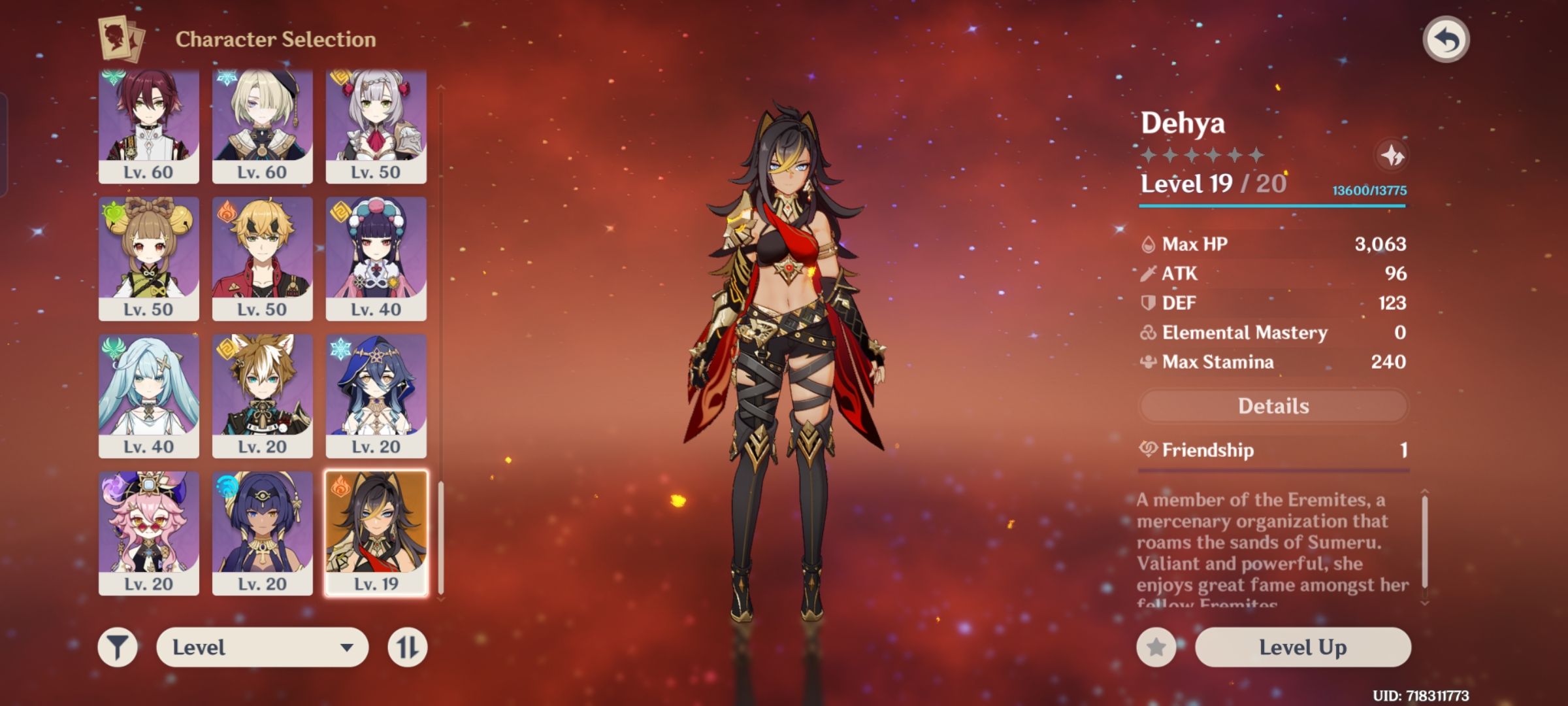
Task: Click the ATK sword icon
Action: click(x=1147, y=274)
